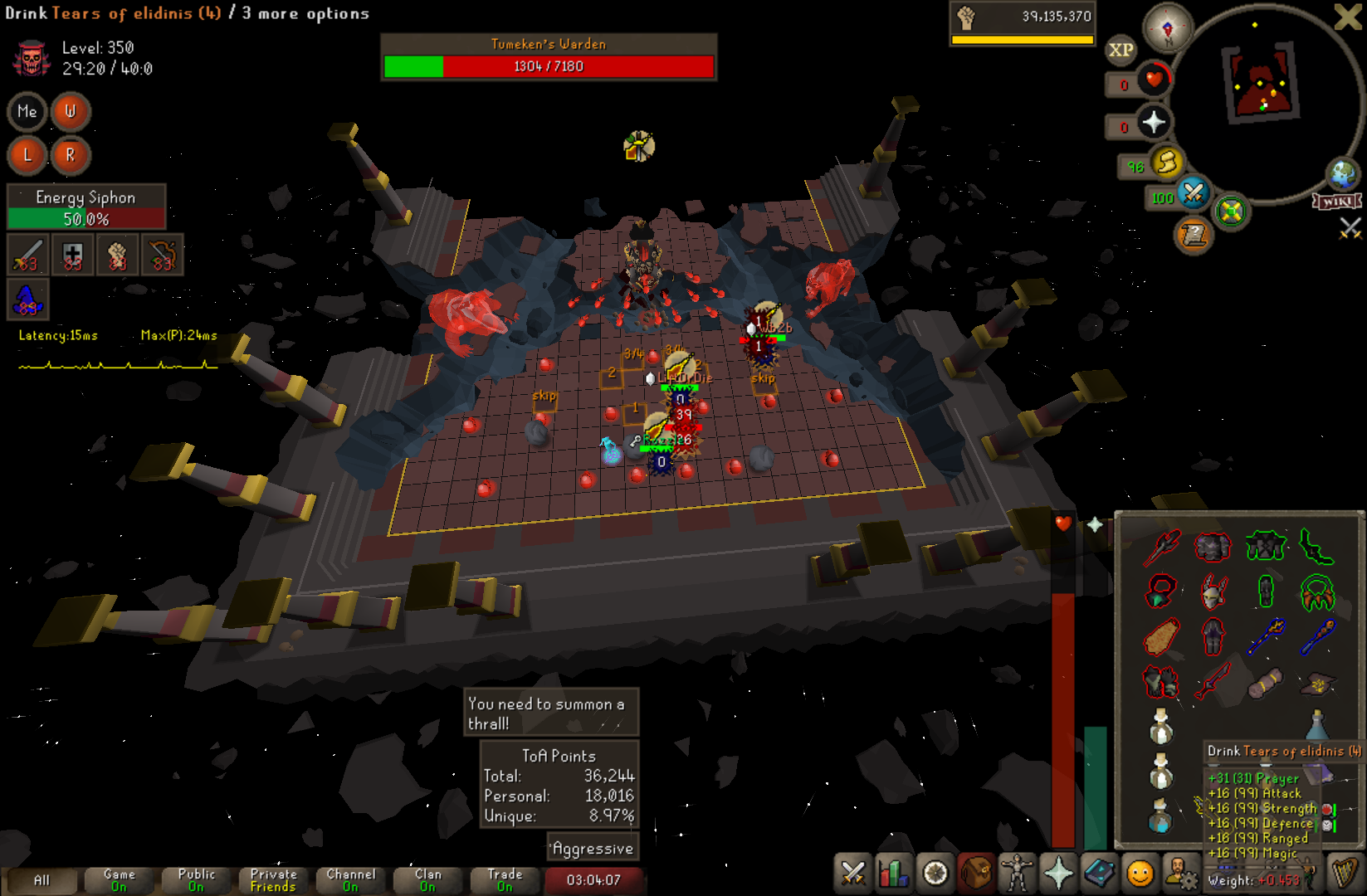
Task: Toggle run using the boot energy orb
Action: (x=1168, y=163)
